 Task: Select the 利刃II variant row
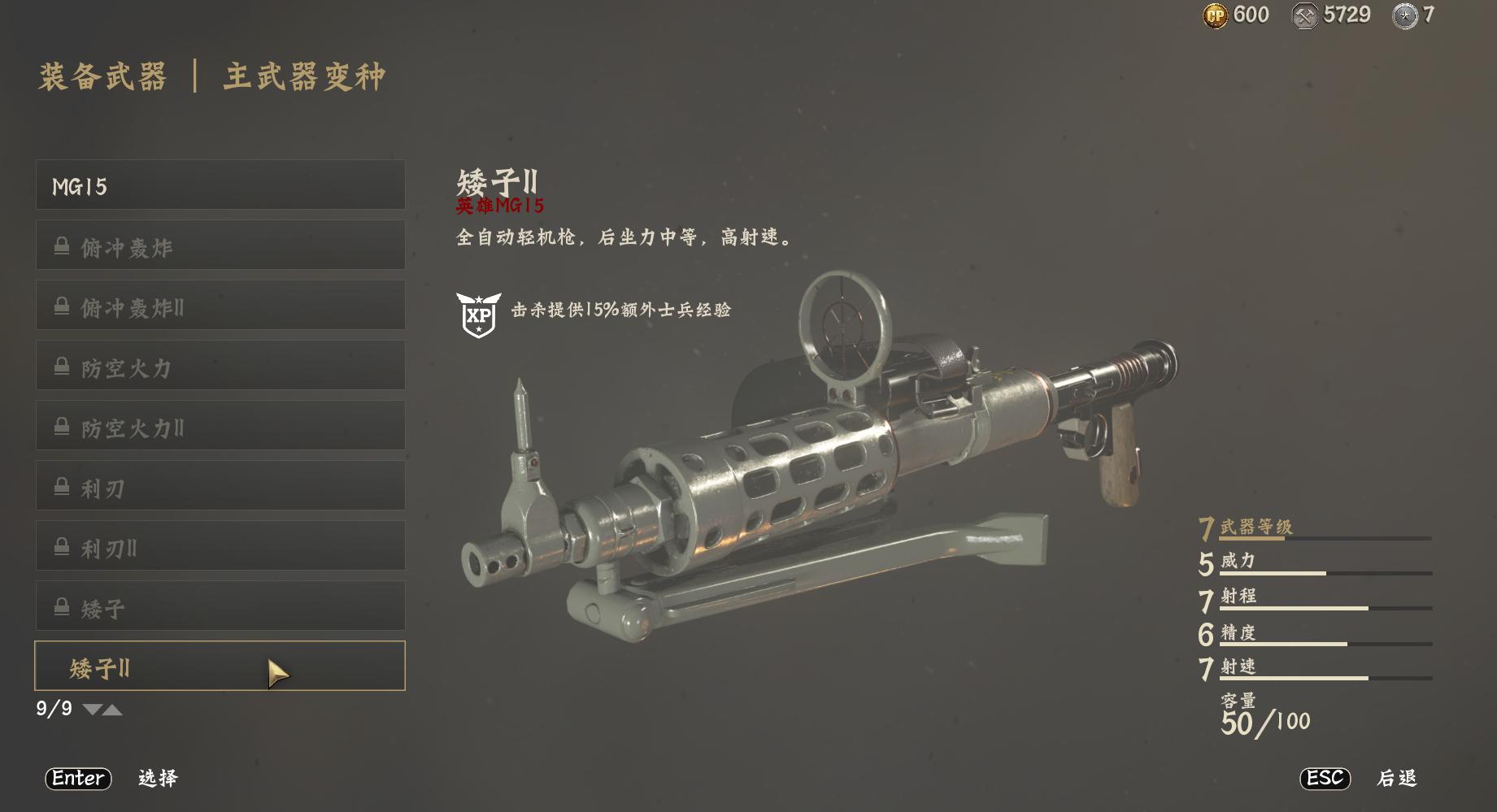(x=220, y=546)
